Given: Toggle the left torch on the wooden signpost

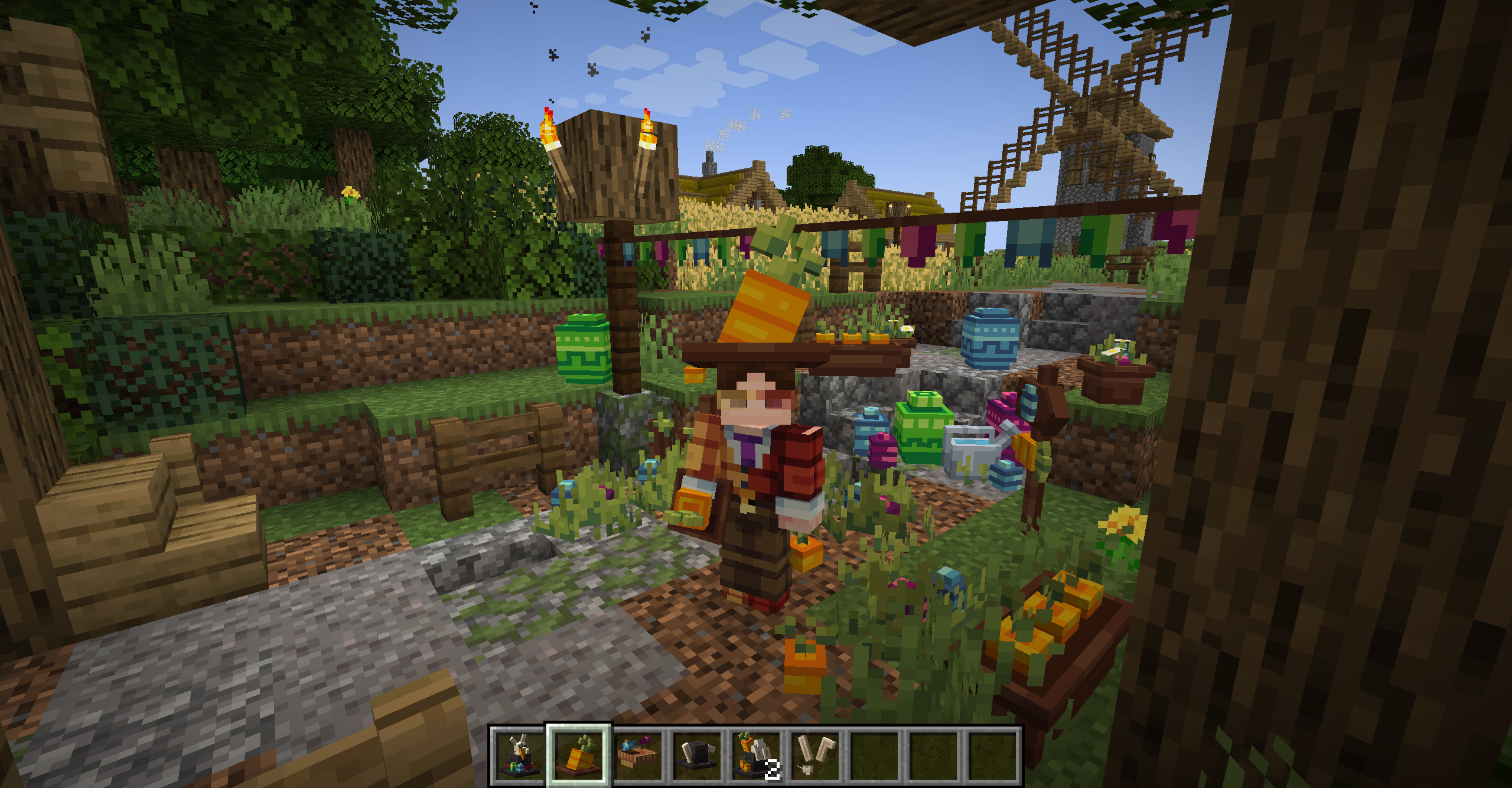Looking at the screenshot, I should (549, 127).
